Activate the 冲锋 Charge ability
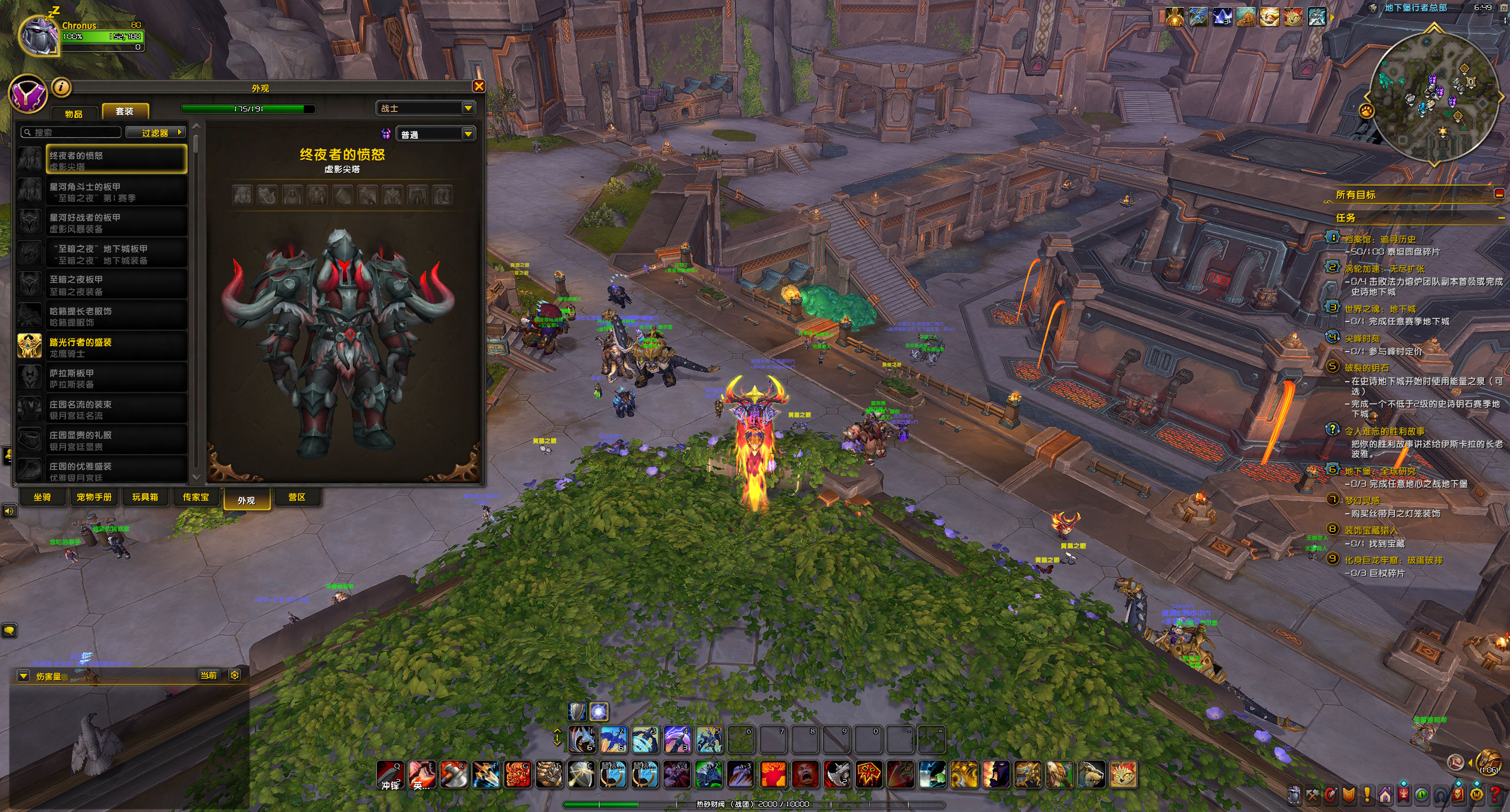The height and width of the screenshot is (812, 1510). (390, 774)
